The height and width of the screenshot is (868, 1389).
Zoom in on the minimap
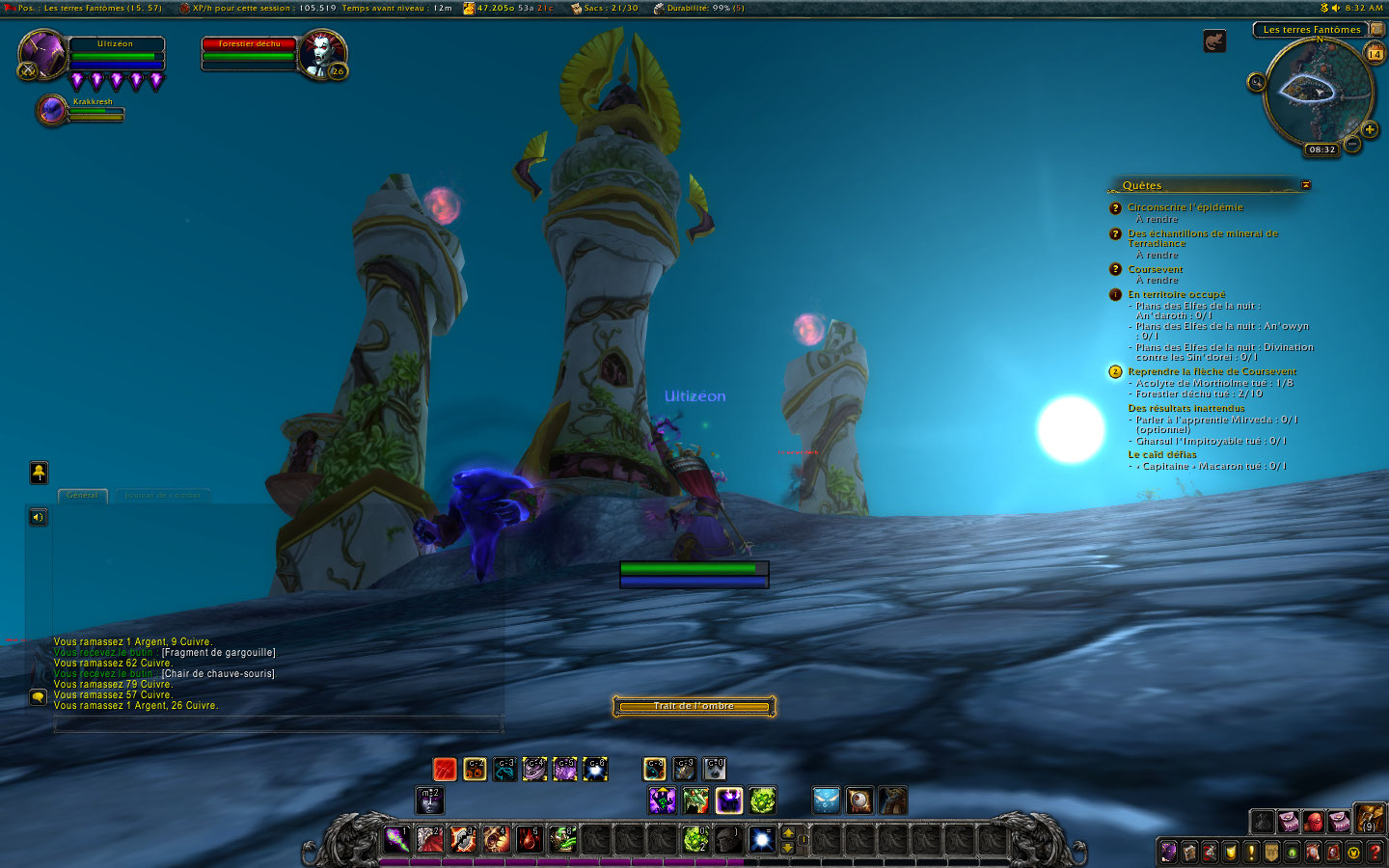1369,130
